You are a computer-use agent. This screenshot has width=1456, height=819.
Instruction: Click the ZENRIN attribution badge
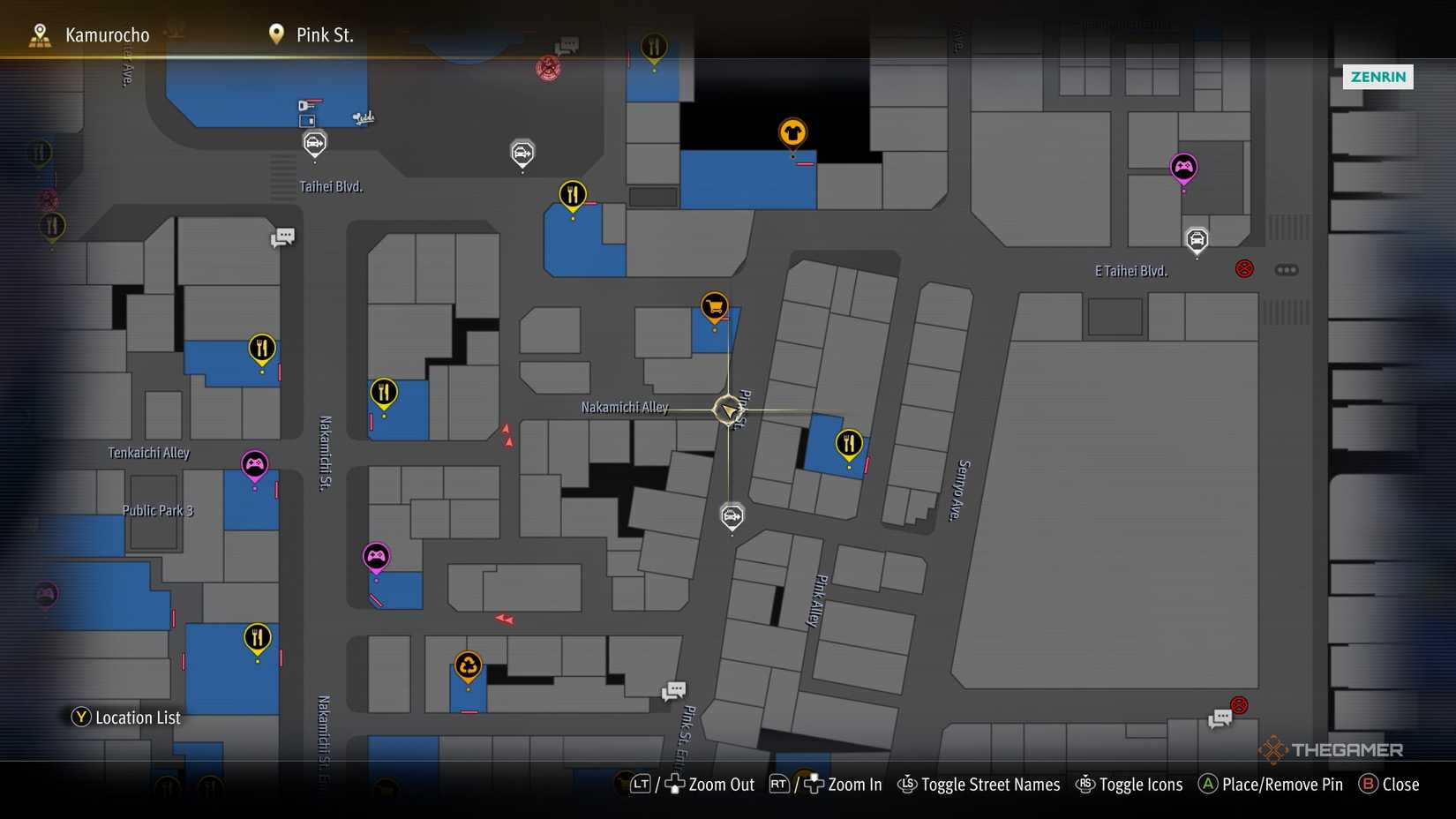click(1377, 77)
